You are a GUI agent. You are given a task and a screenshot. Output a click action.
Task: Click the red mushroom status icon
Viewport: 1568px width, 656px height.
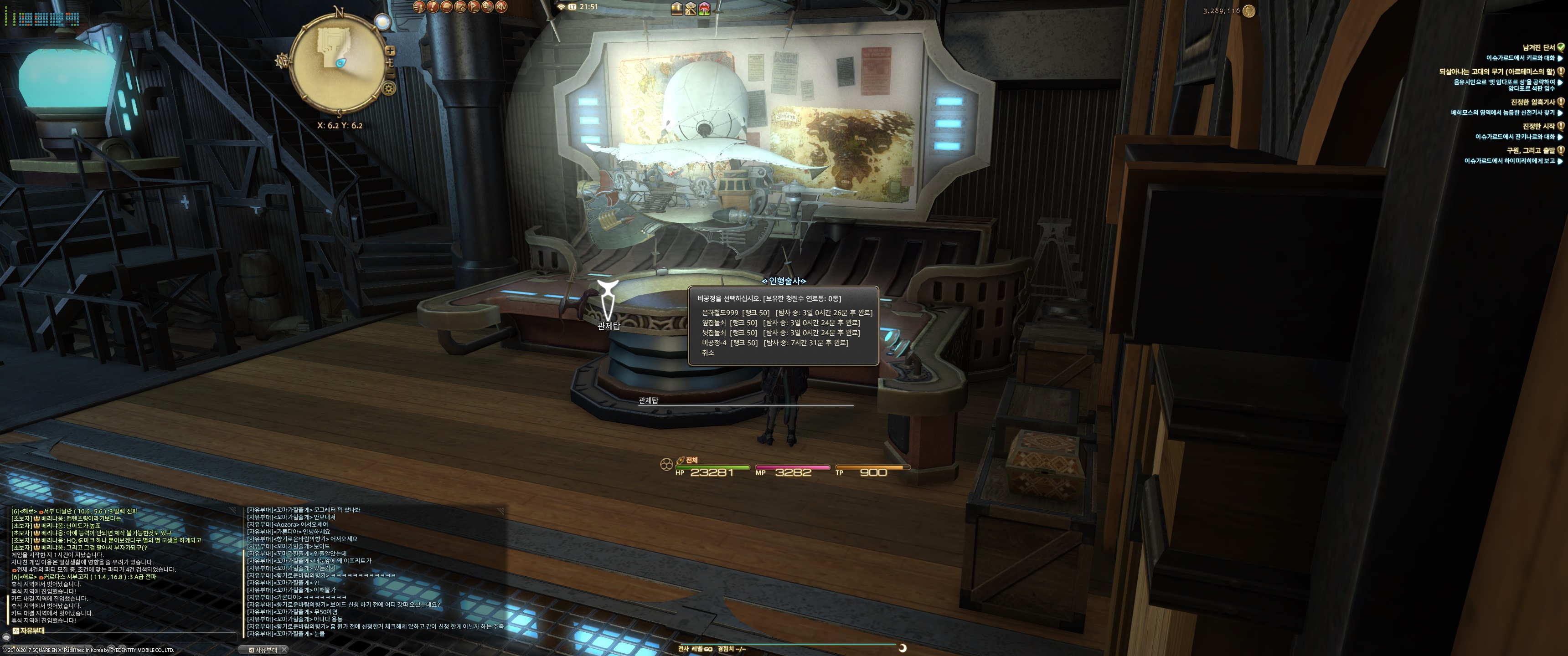[704, 8]
